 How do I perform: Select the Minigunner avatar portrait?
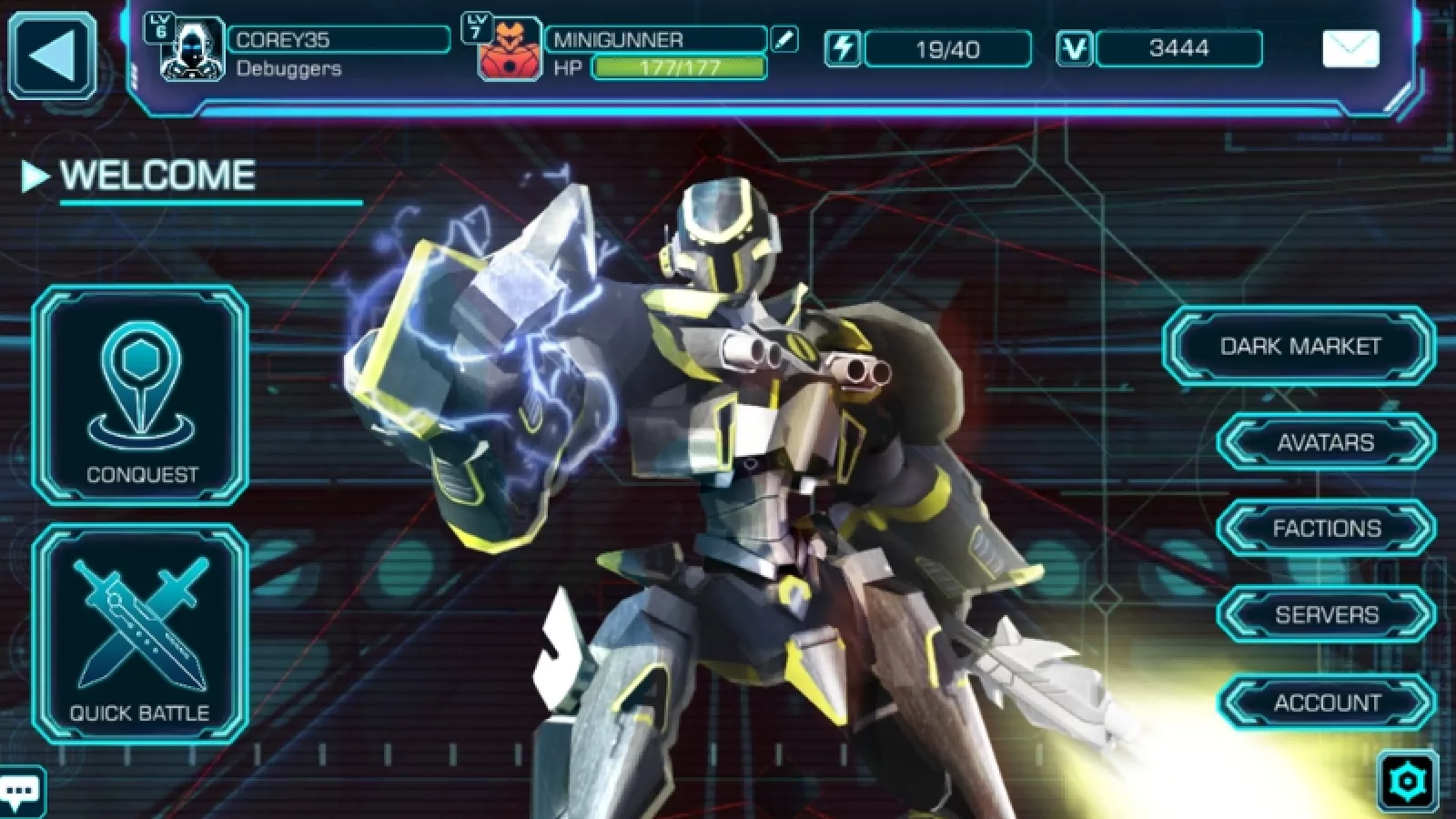[509, 51]
